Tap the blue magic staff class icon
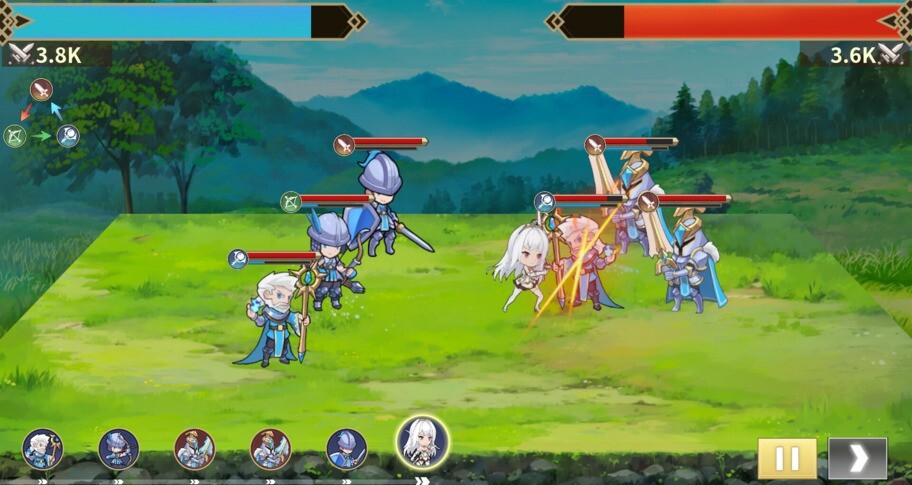The image size is (912, 485). coord(68,136)
